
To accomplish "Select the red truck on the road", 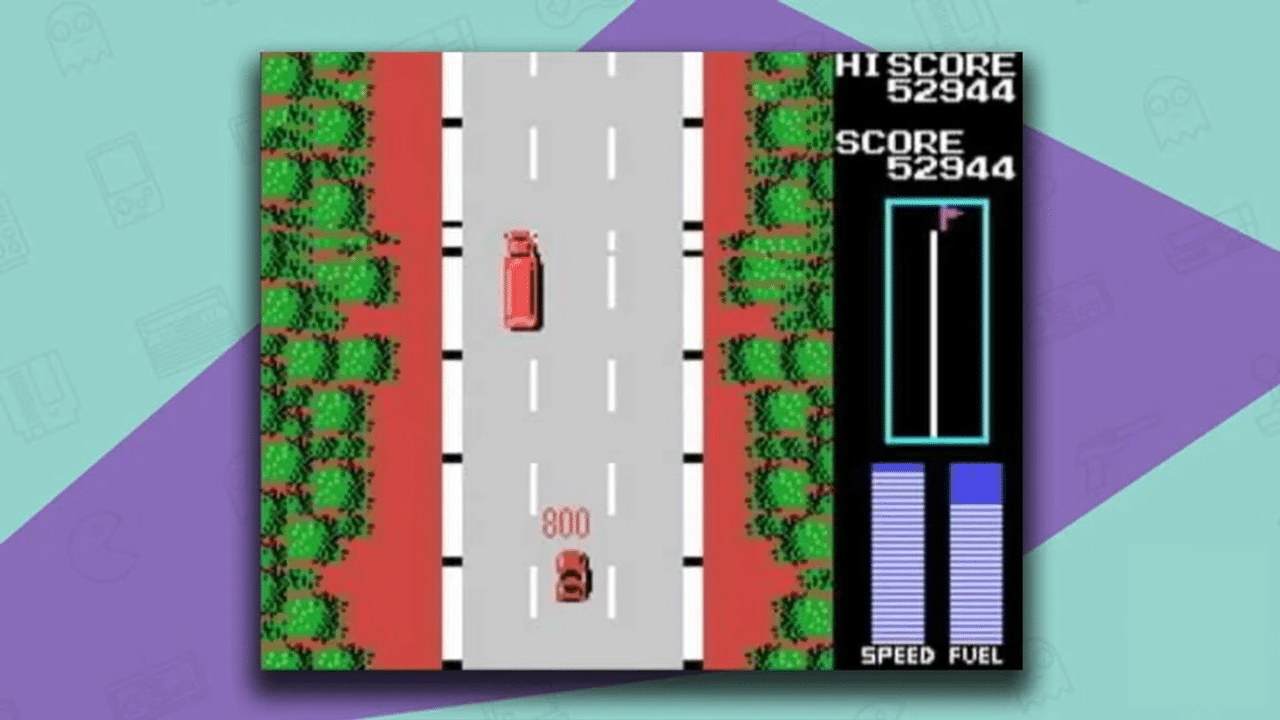I will click(x=522, y=280).
